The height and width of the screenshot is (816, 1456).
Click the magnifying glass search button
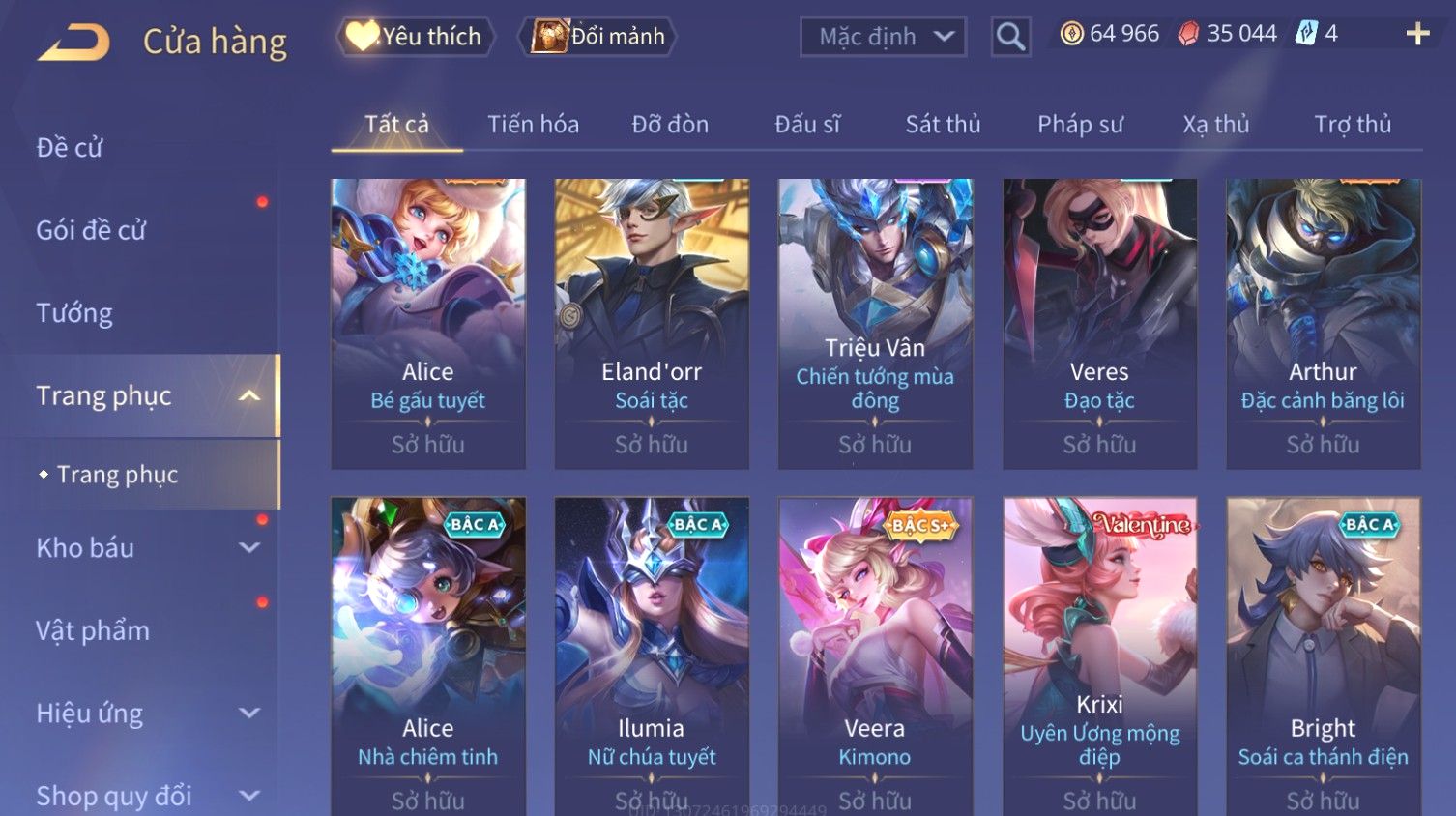[x=1010, y=37]
